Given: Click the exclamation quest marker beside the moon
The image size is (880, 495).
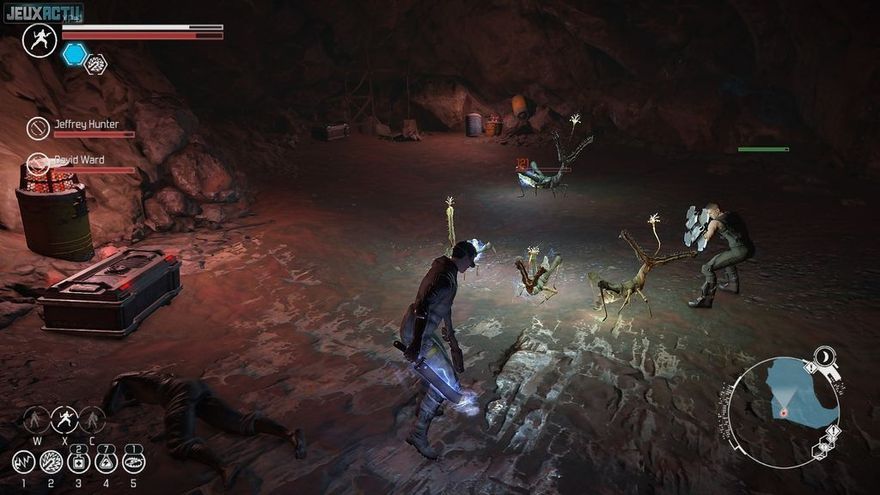Looking at the screenshot, I should [809, 368].
